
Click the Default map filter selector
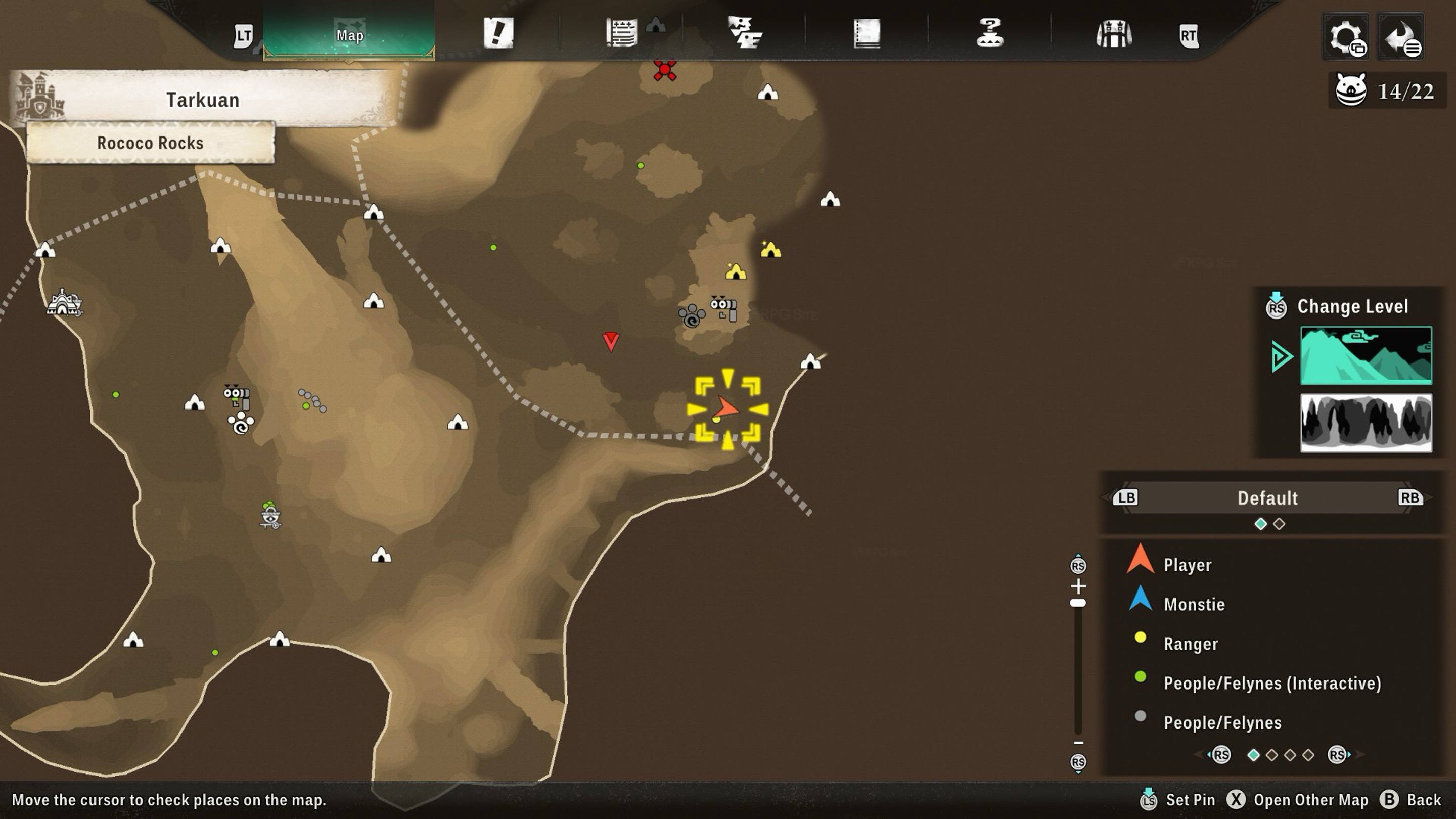point(1267,498)
